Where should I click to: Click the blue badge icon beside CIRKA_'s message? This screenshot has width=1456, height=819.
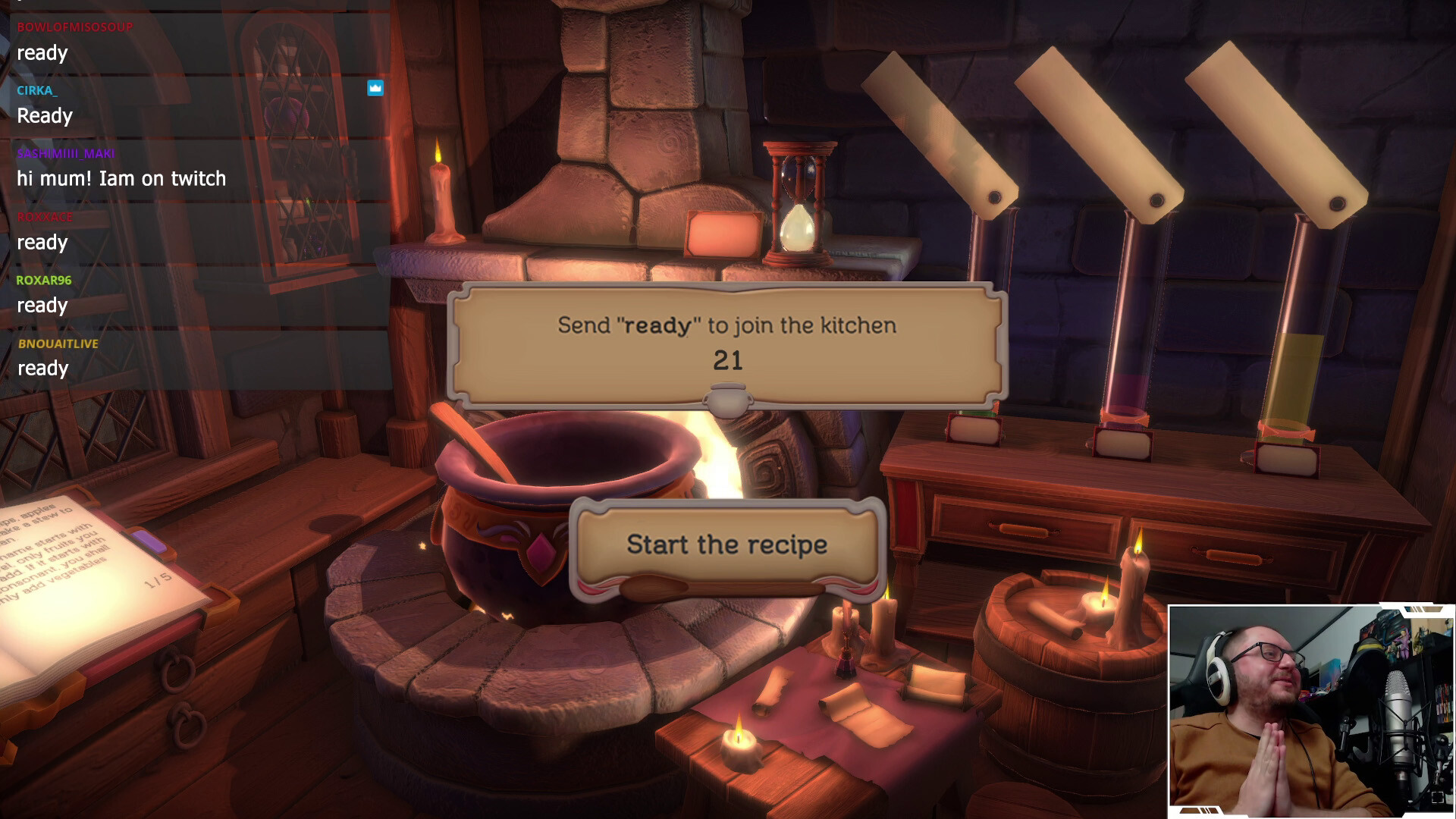374,89
